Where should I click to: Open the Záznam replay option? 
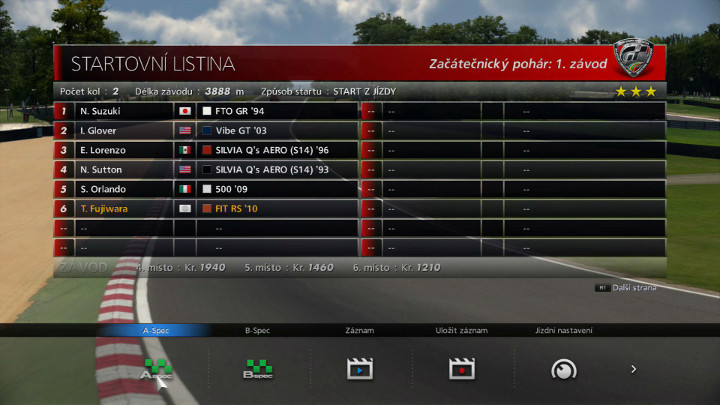pos(360,369)
